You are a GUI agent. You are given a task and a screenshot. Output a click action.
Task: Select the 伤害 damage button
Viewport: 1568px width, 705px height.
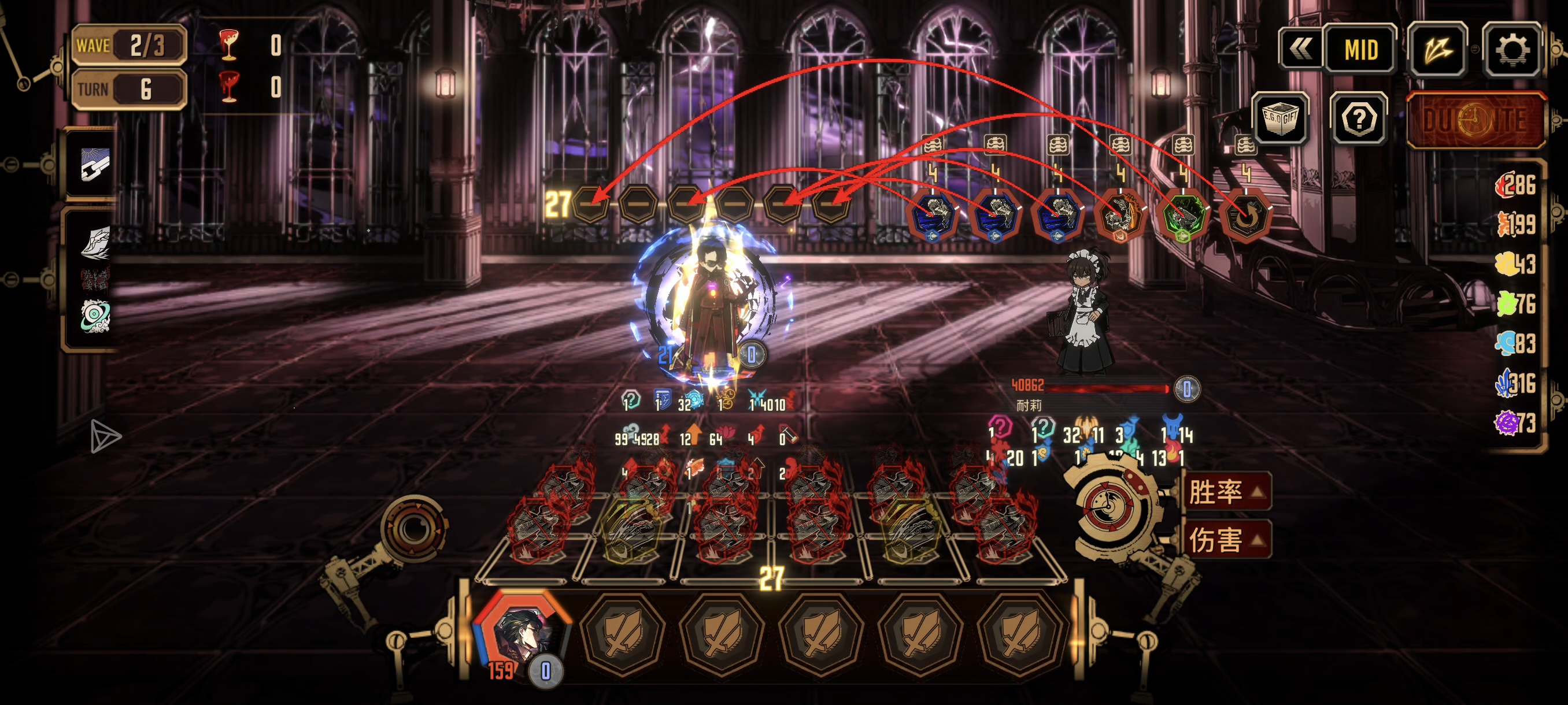[1225, 540]
